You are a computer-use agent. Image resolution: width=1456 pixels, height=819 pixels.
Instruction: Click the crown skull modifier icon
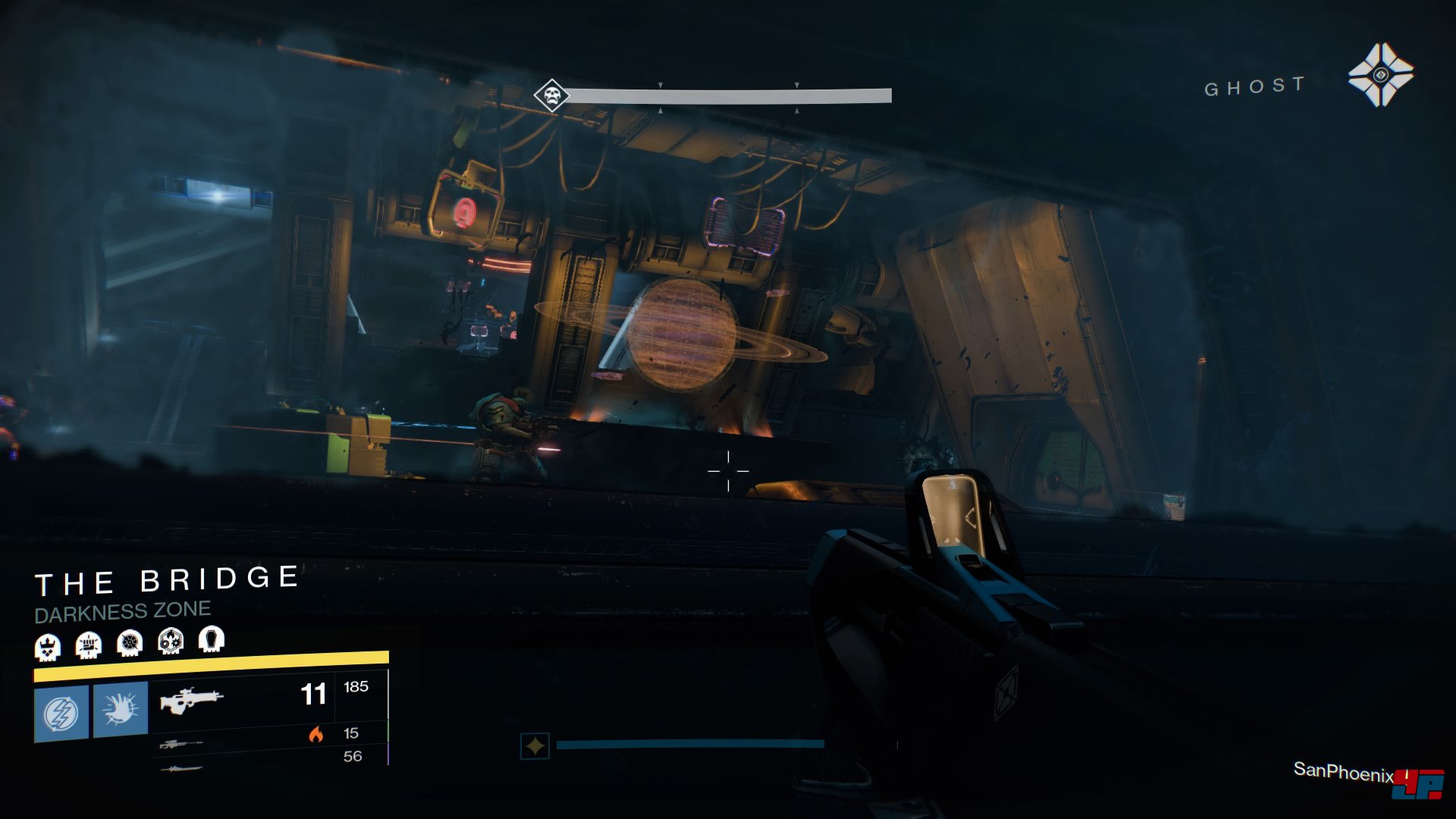48,647
